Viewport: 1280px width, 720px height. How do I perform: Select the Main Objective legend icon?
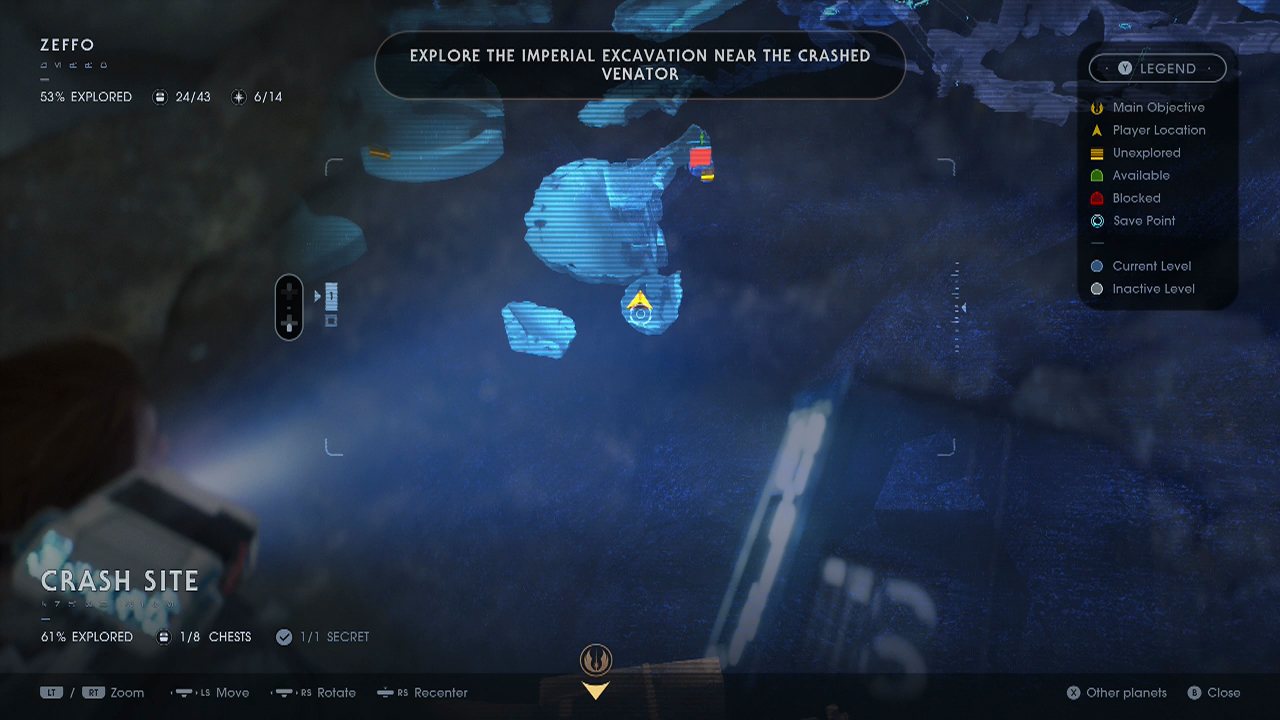tap(1096, 107)
